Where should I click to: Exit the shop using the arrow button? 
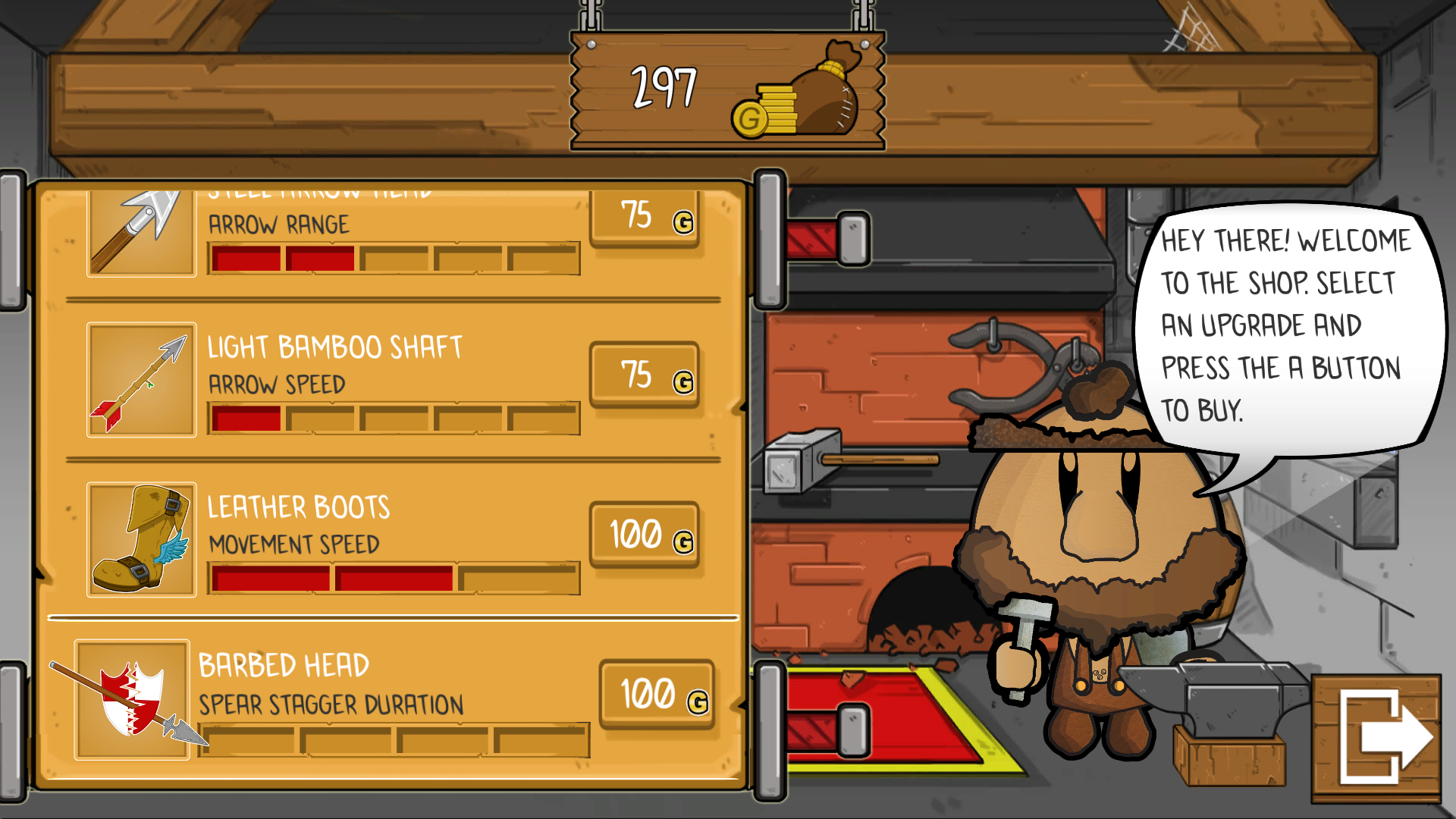(x=1377, y=738)
